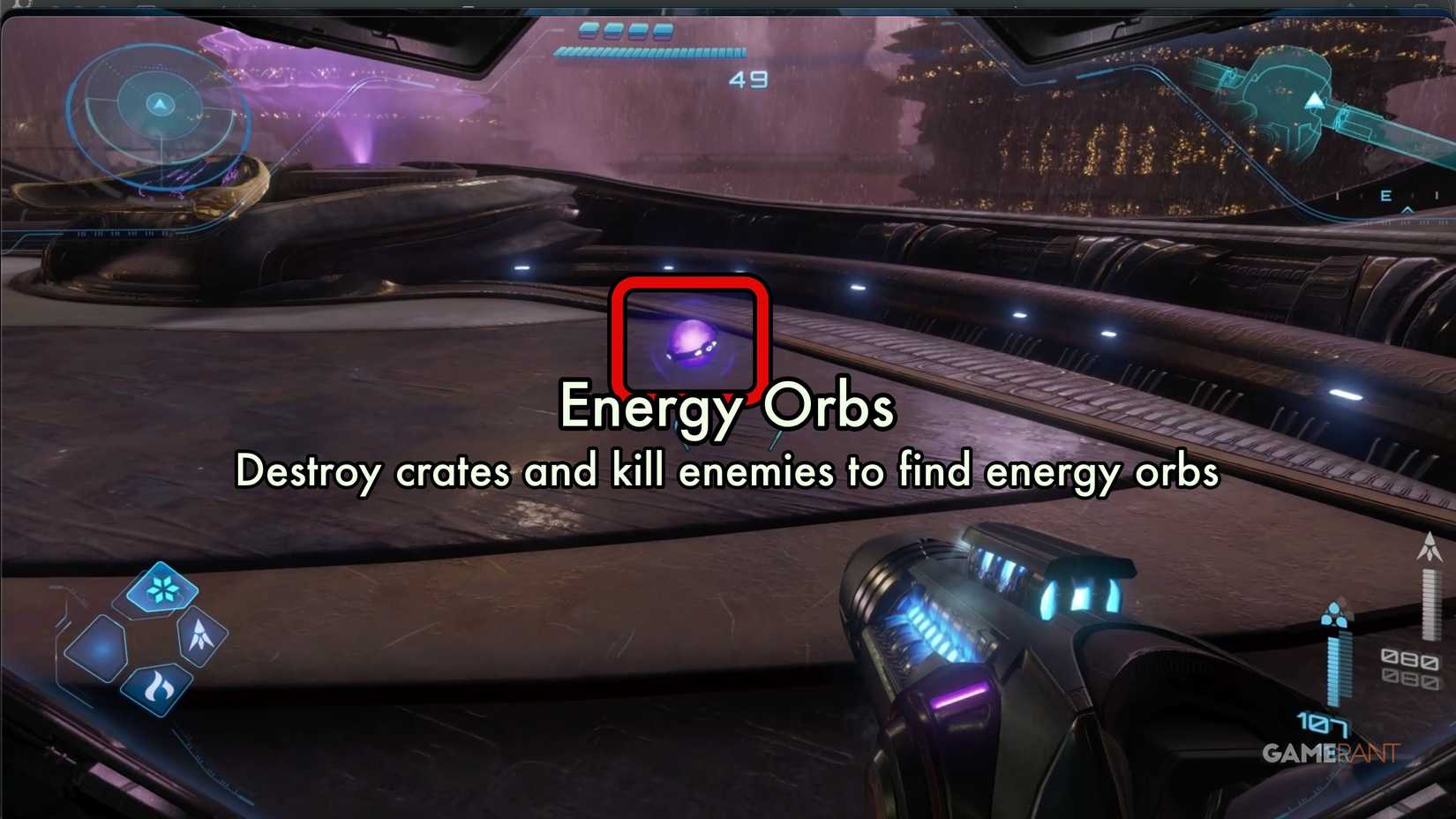Screen dimensions: 1456x819
Task: Click the Energy Orbs tutorial title text
Action: pyautogui.click(x=727, y=405)
